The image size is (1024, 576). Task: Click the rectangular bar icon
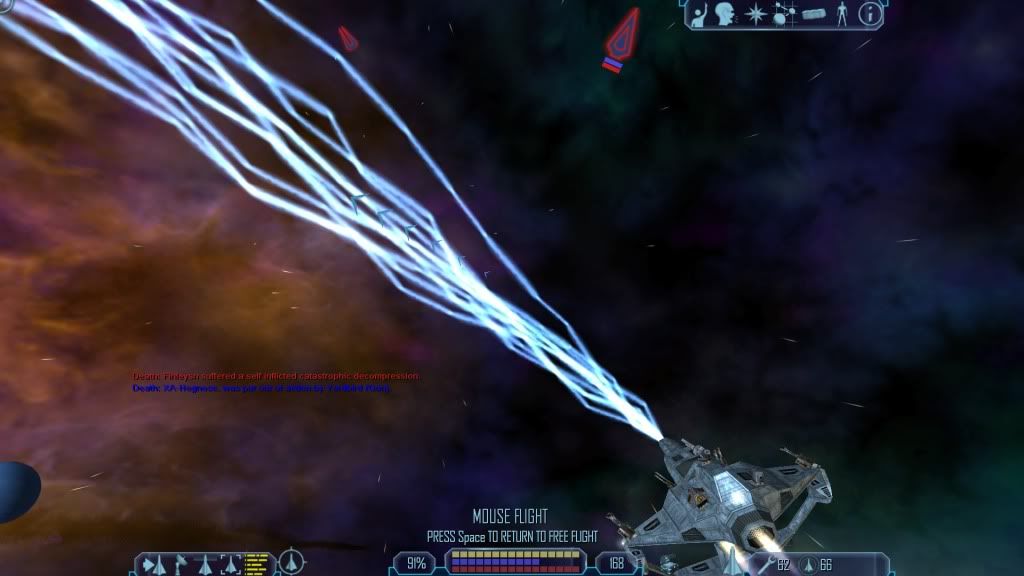coord(813,15)
